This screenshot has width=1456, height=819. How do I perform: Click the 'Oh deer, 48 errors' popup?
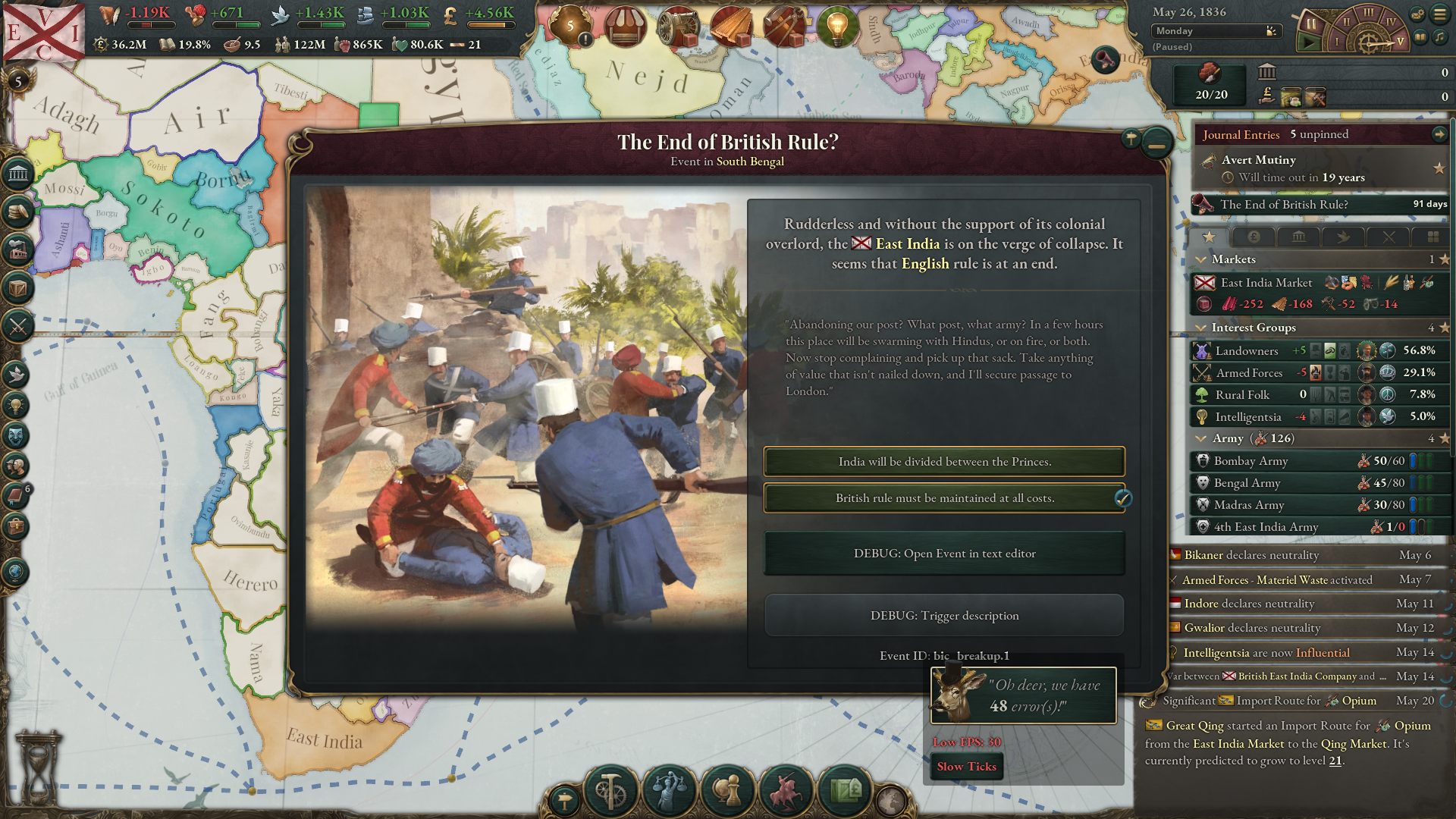[1022, 694]
